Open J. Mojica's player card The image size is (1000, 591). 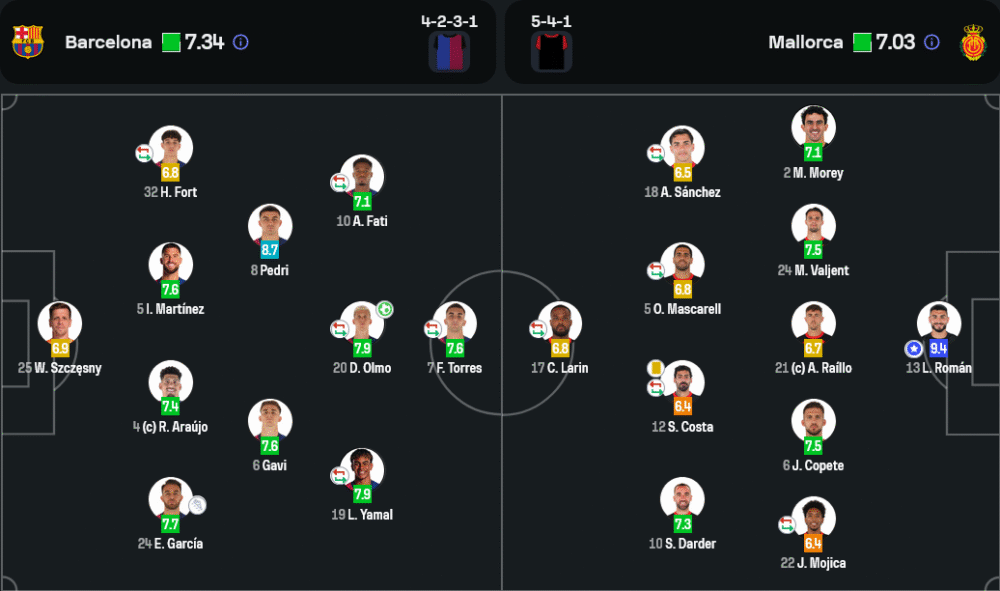pos(813,520)
